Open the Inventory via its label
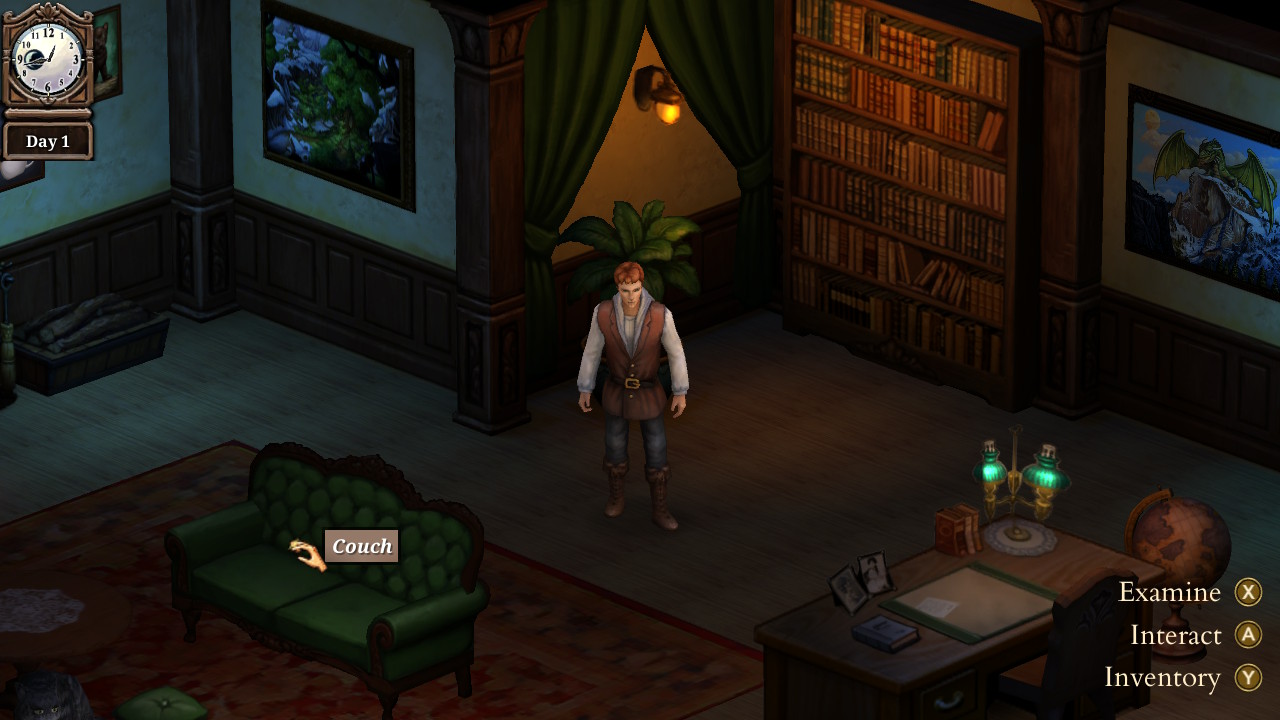1280x720 pixels. coord(1162,678)
